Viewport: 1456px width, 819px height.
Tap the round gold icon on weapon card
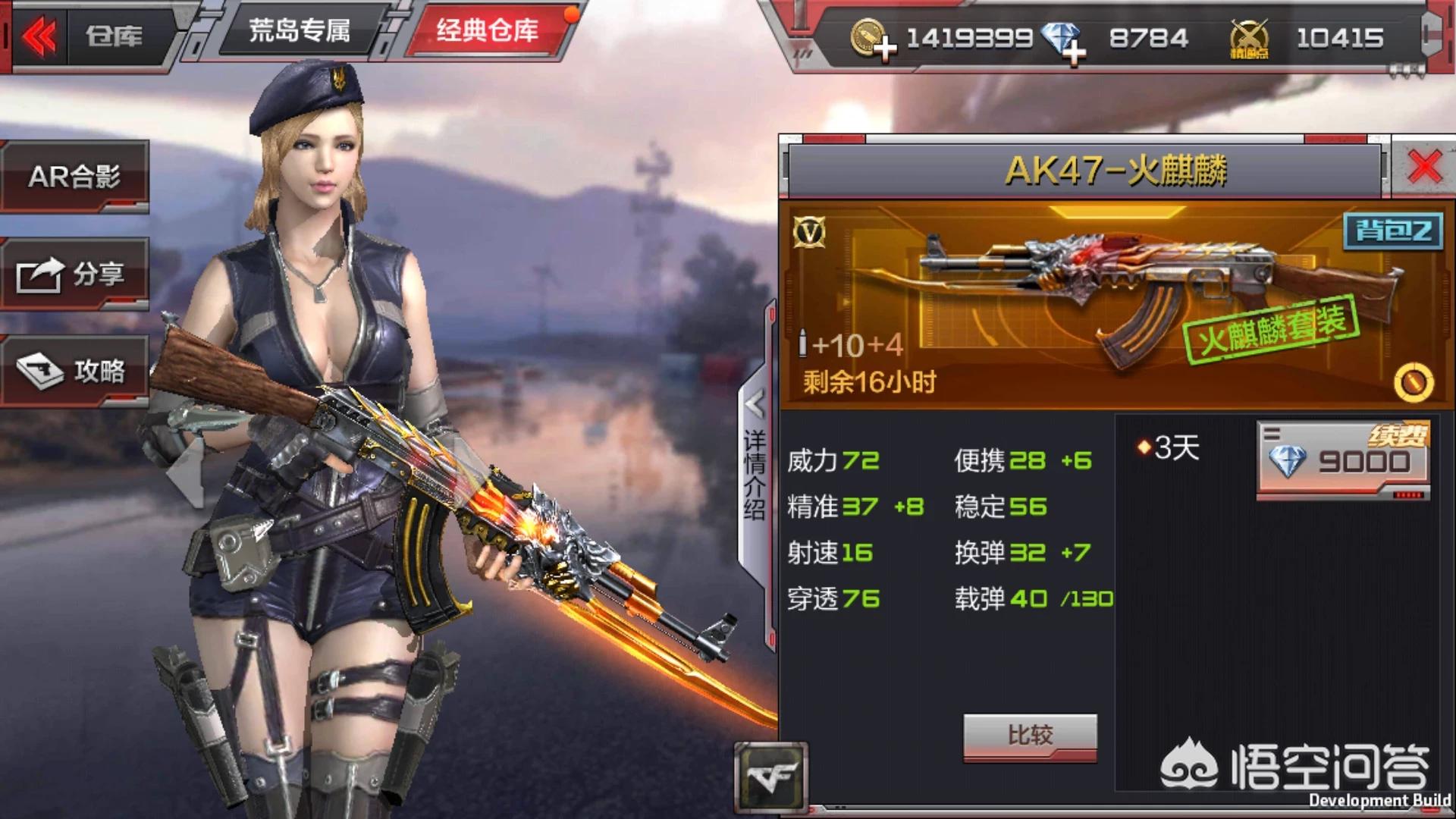coord(1413,382)
